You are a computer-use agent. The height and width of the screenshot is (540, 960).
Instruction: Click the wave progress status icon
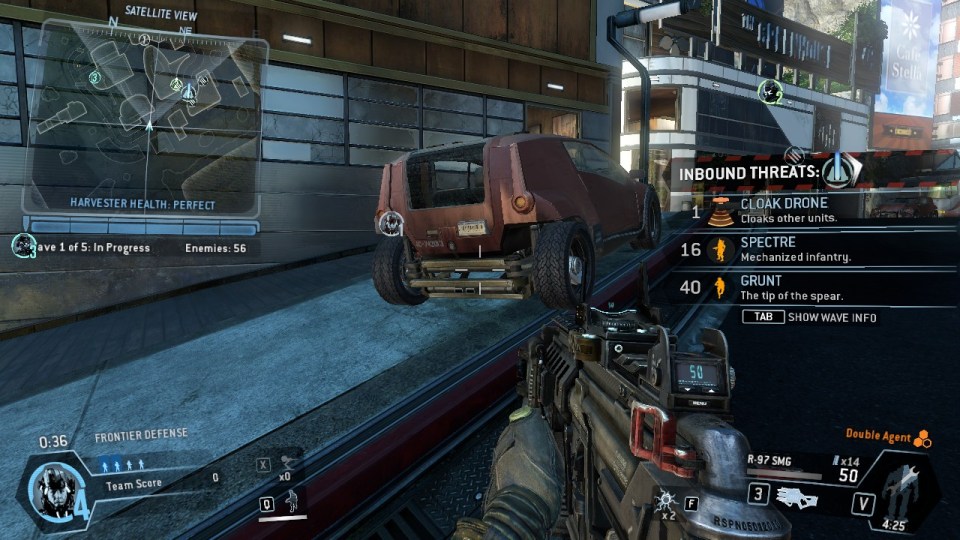pyautogui.click(x=23, y=246)
